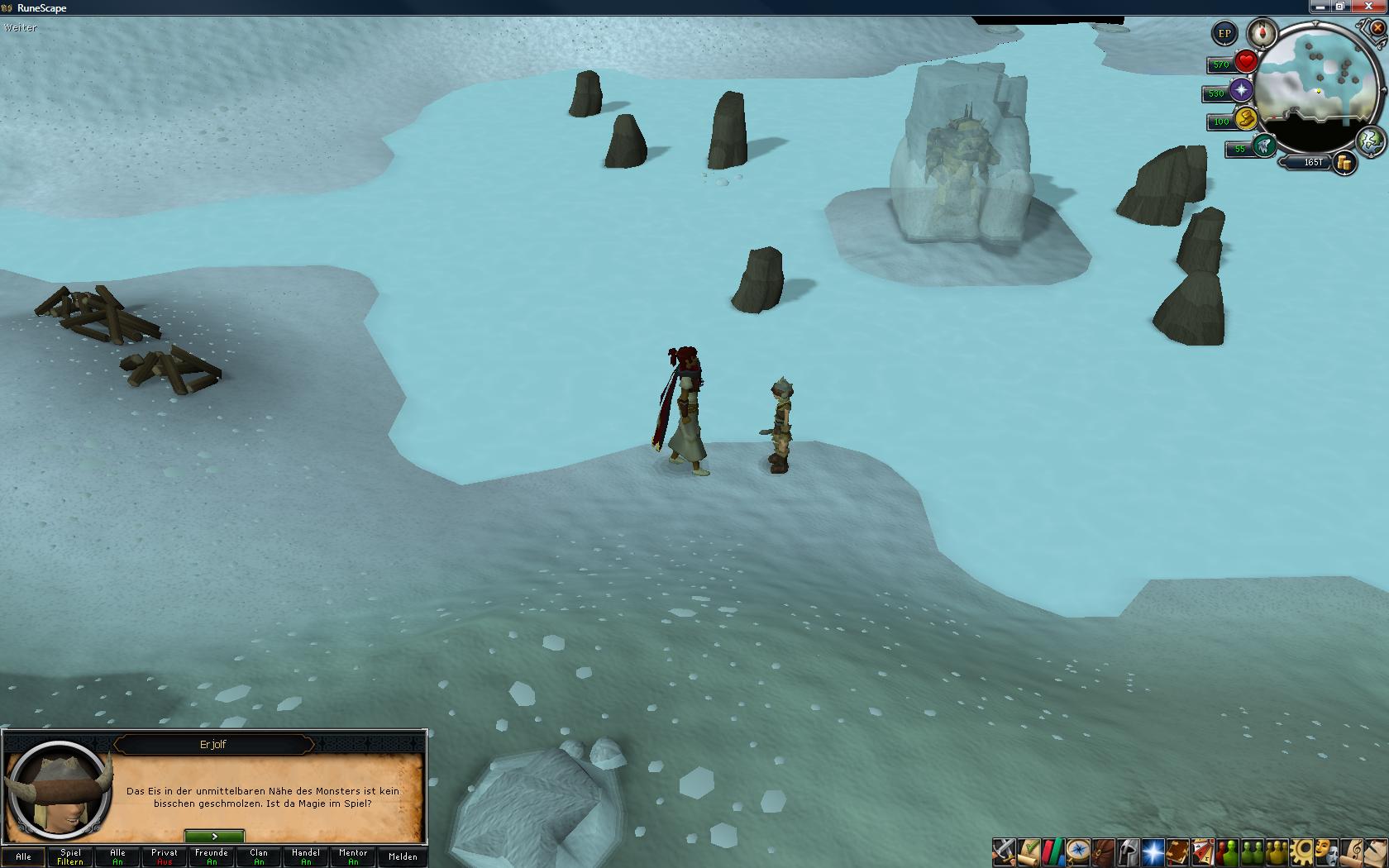This screenshot has width=1389, height=868.
Task: Open the Mentor chat filter tab
Action: click(x=353, y=856)
